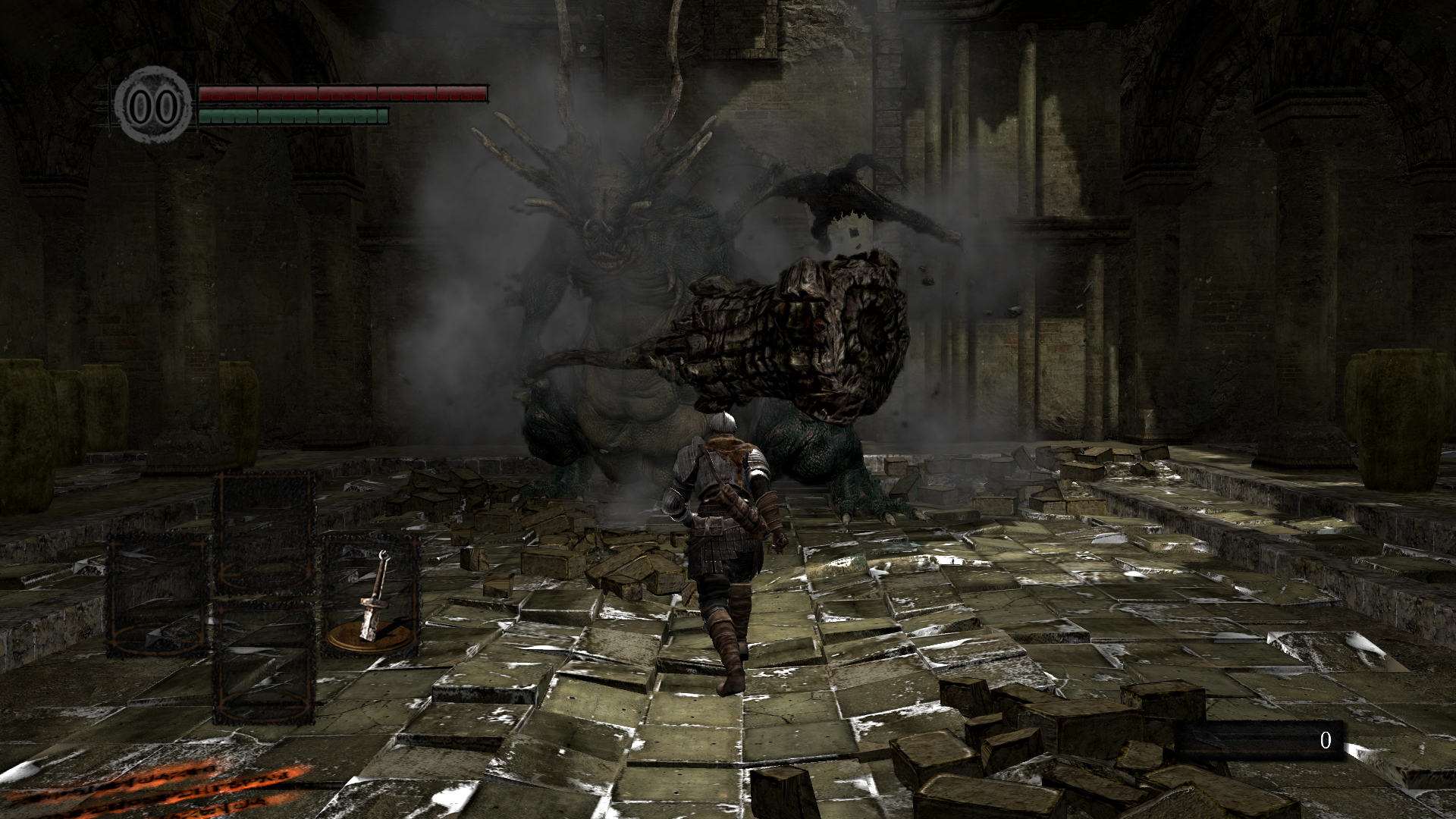This screenshot has width=1456, height=819.
Task: Select the broken sword hilt weapon slot
Action: 373,597
